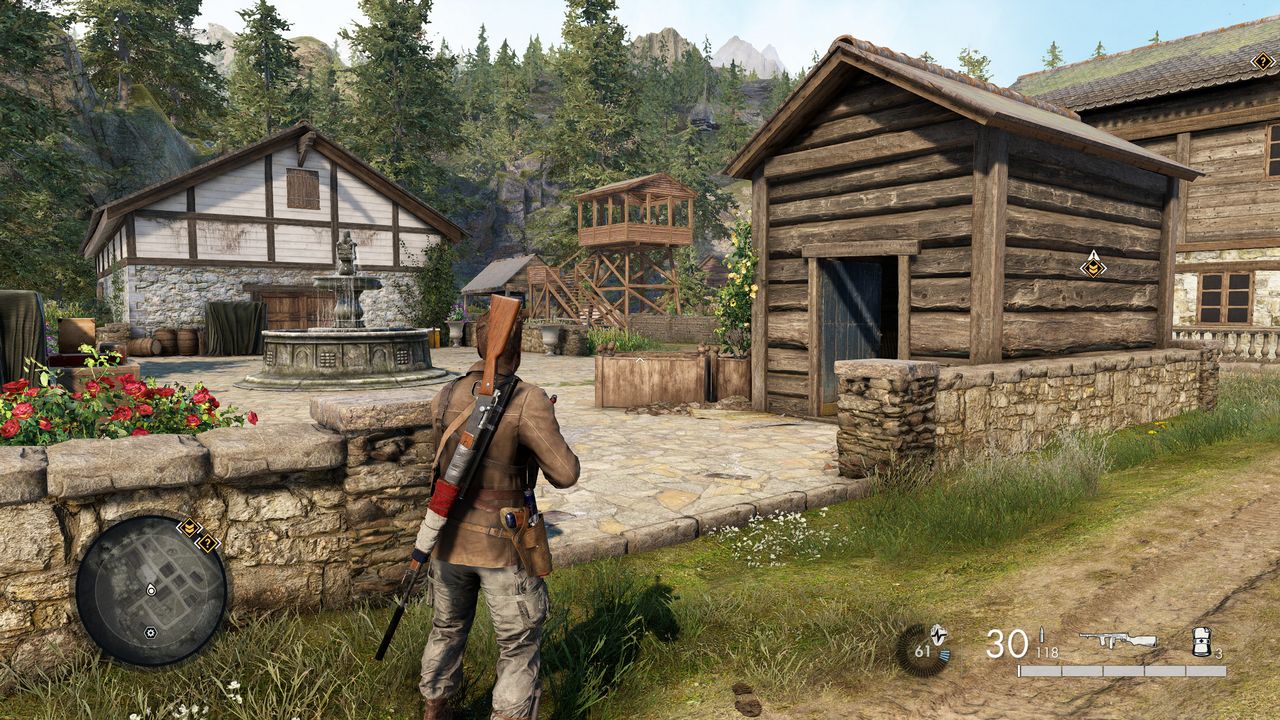Select the chevron objective marker on the log cabin

pos(1093,264)
